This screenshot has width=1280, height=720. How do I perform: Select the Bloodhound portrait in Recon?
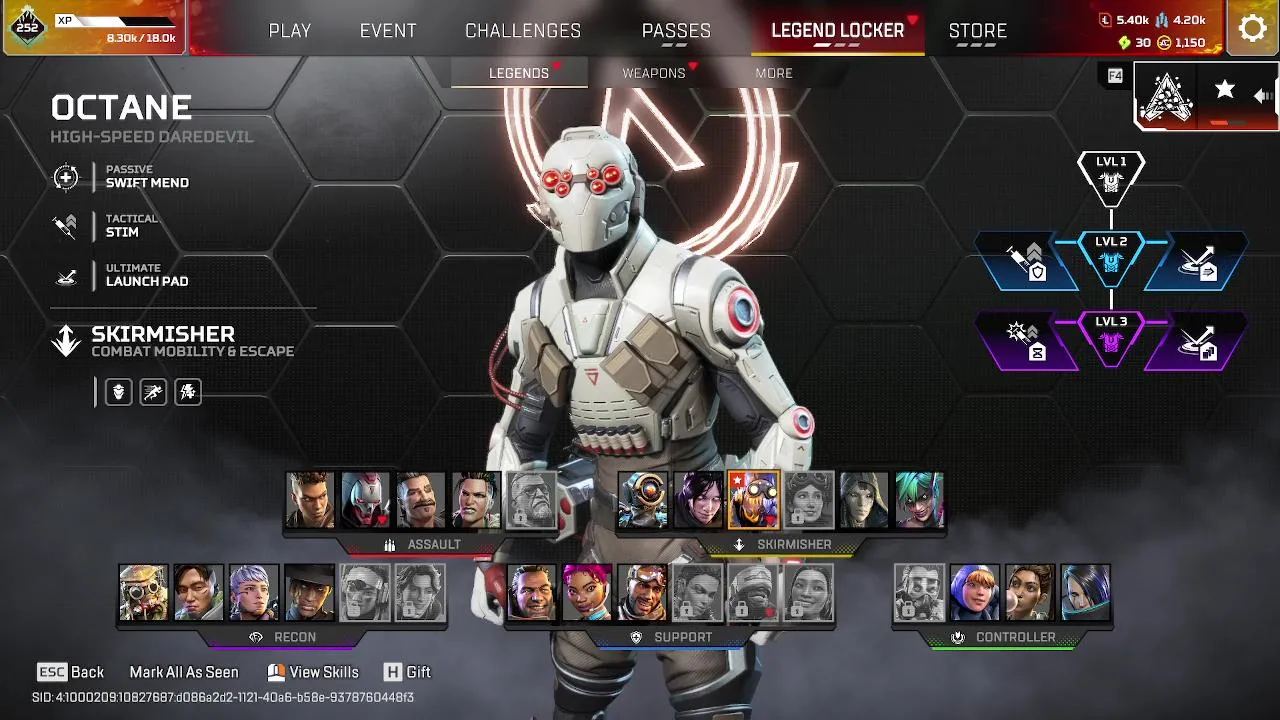pyautogui.click(x=143, y=592)
